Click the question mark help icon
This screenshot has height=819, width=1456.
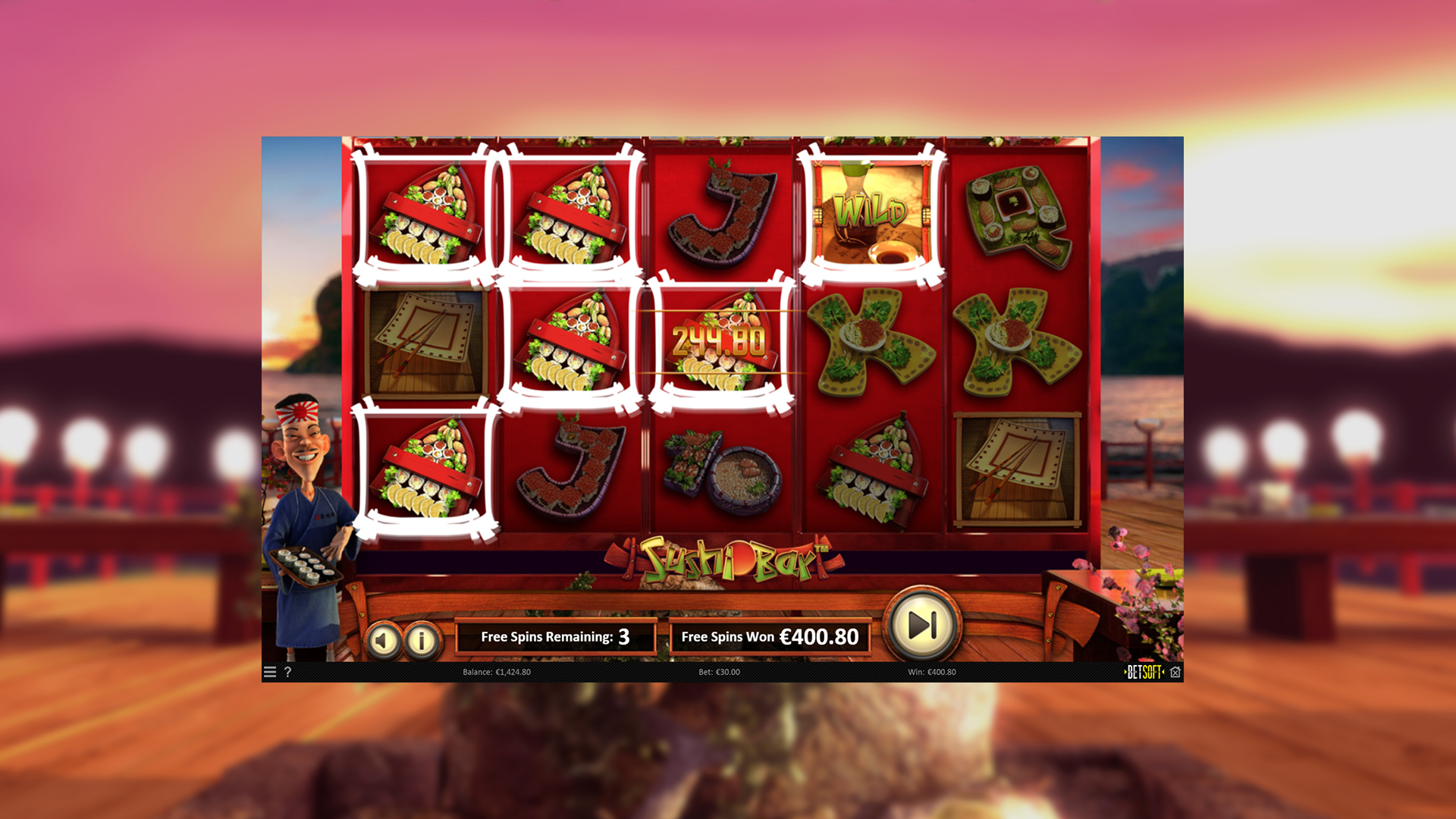pyautogui.click(x=287, y=672)
